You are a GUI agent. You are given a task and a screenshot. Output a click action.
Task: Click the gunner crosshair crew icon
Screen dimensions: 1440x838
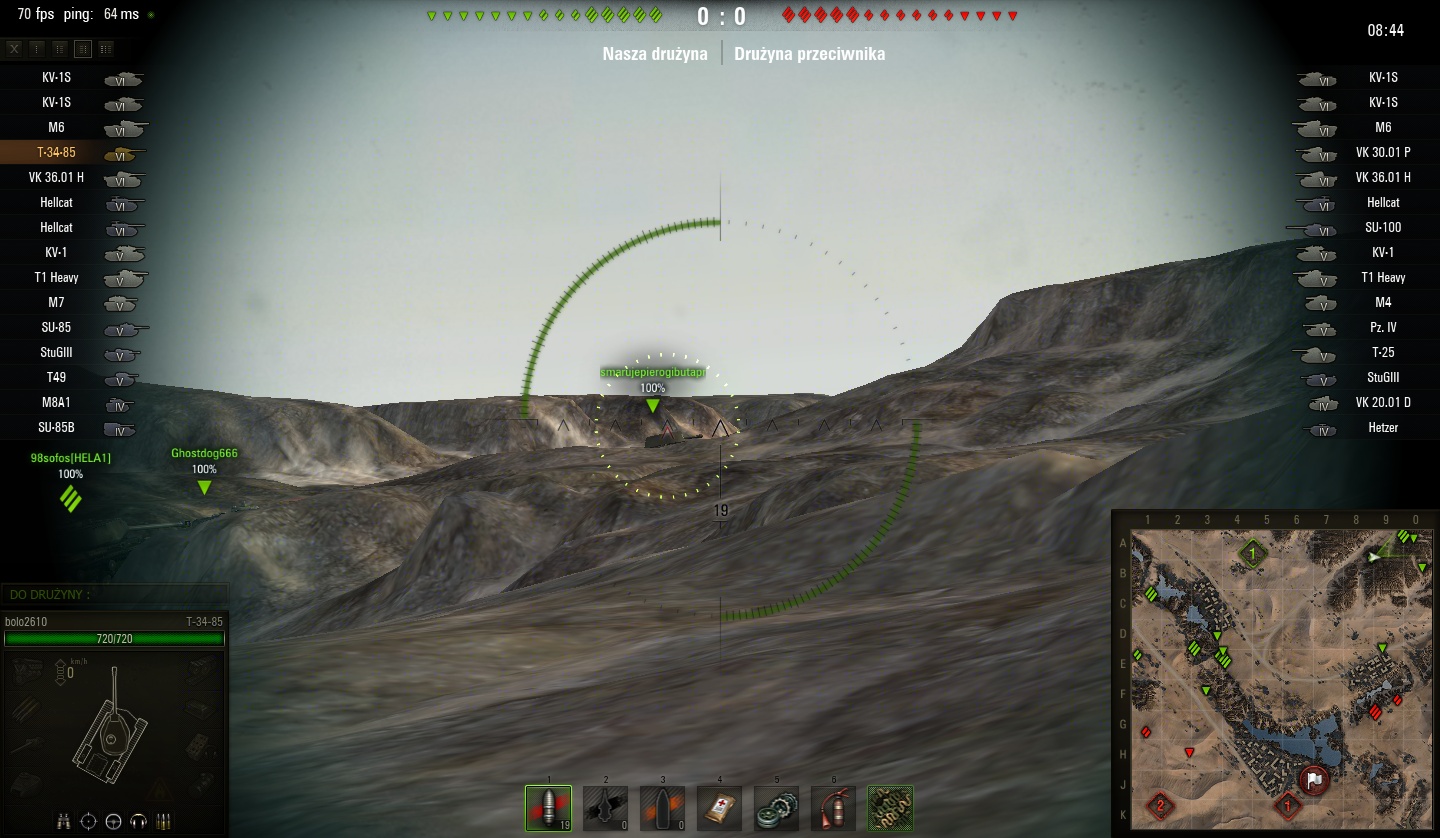pyautogui.click(x=88, y=821)
